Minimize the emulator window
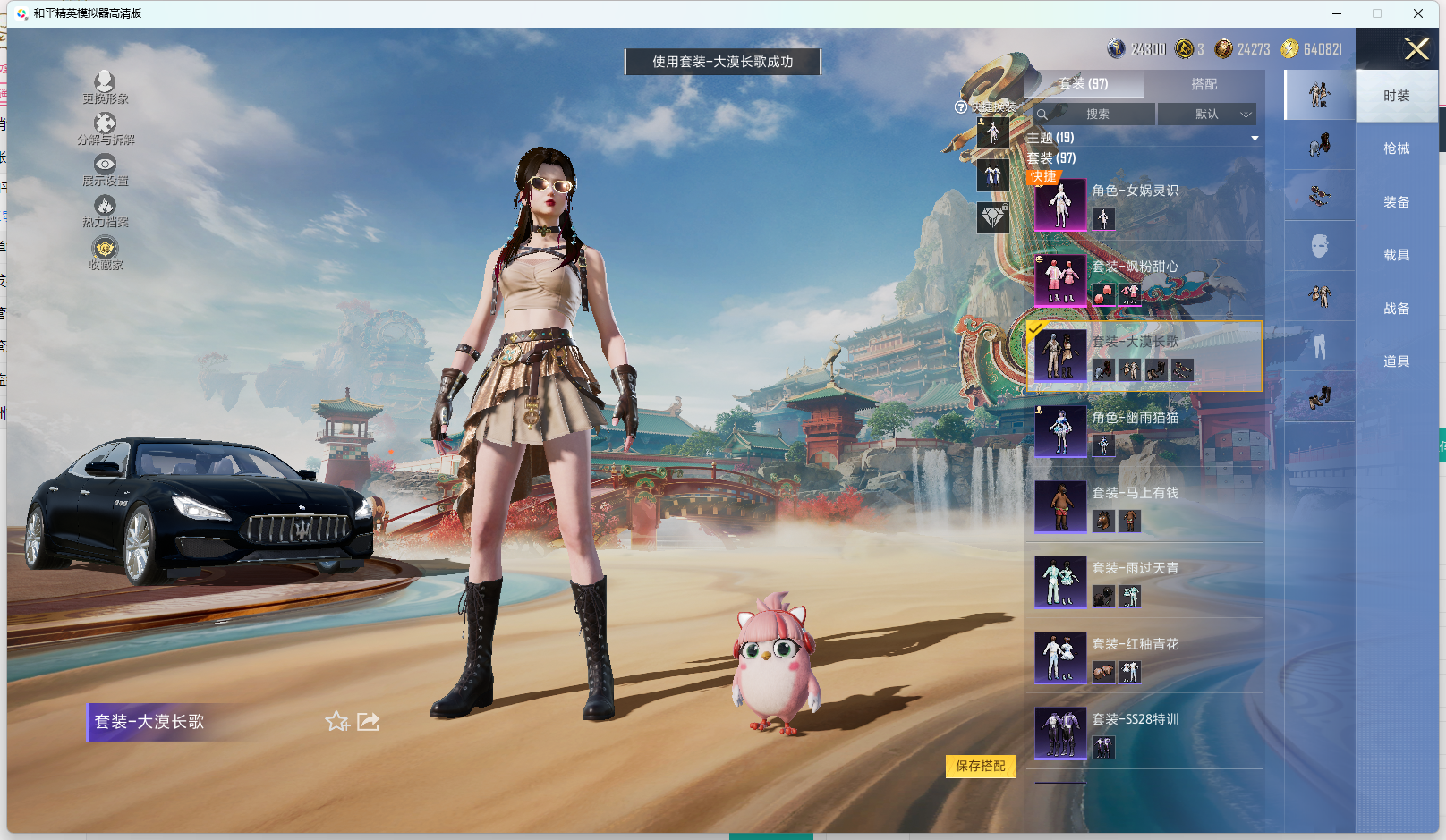 (x=1336, y=13)
